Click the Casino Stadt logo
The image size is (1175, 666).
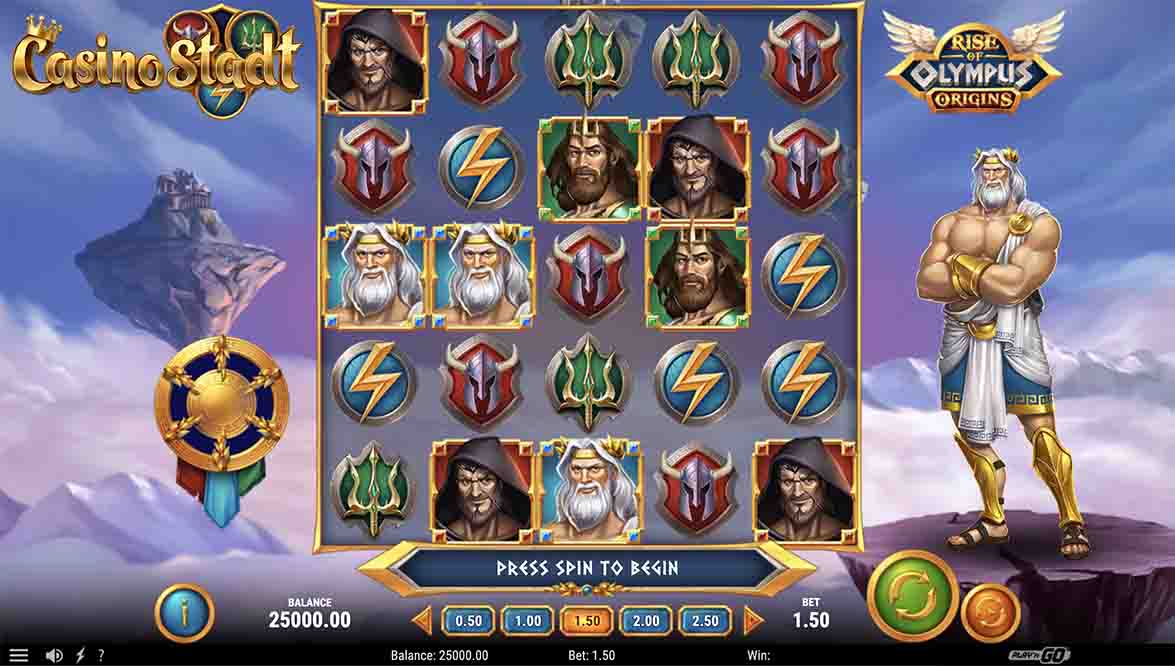tap(156, 60)
